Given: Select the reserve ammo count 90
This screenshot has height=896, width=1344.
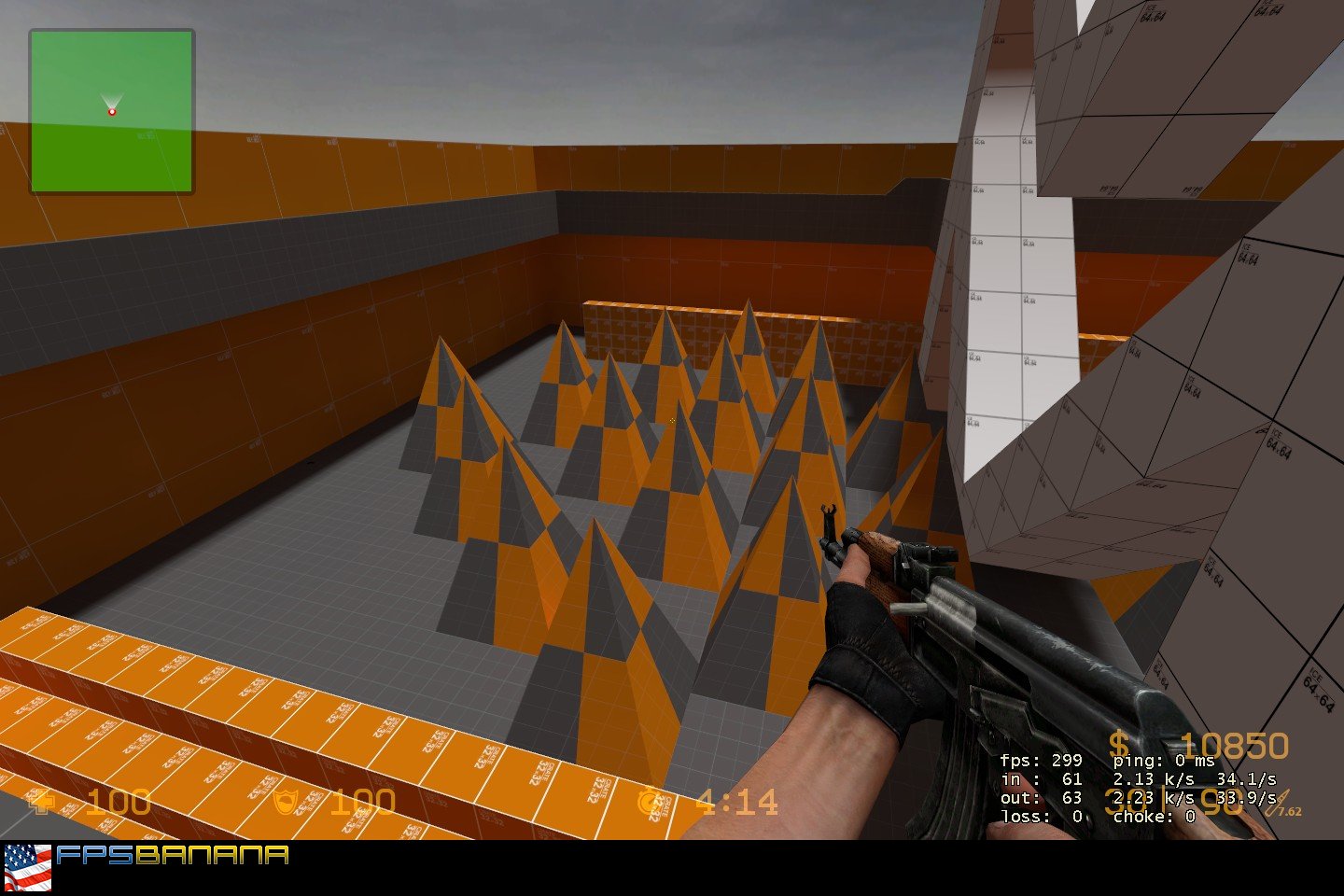Looking at the screenshot, I should tap(1225, 803).
